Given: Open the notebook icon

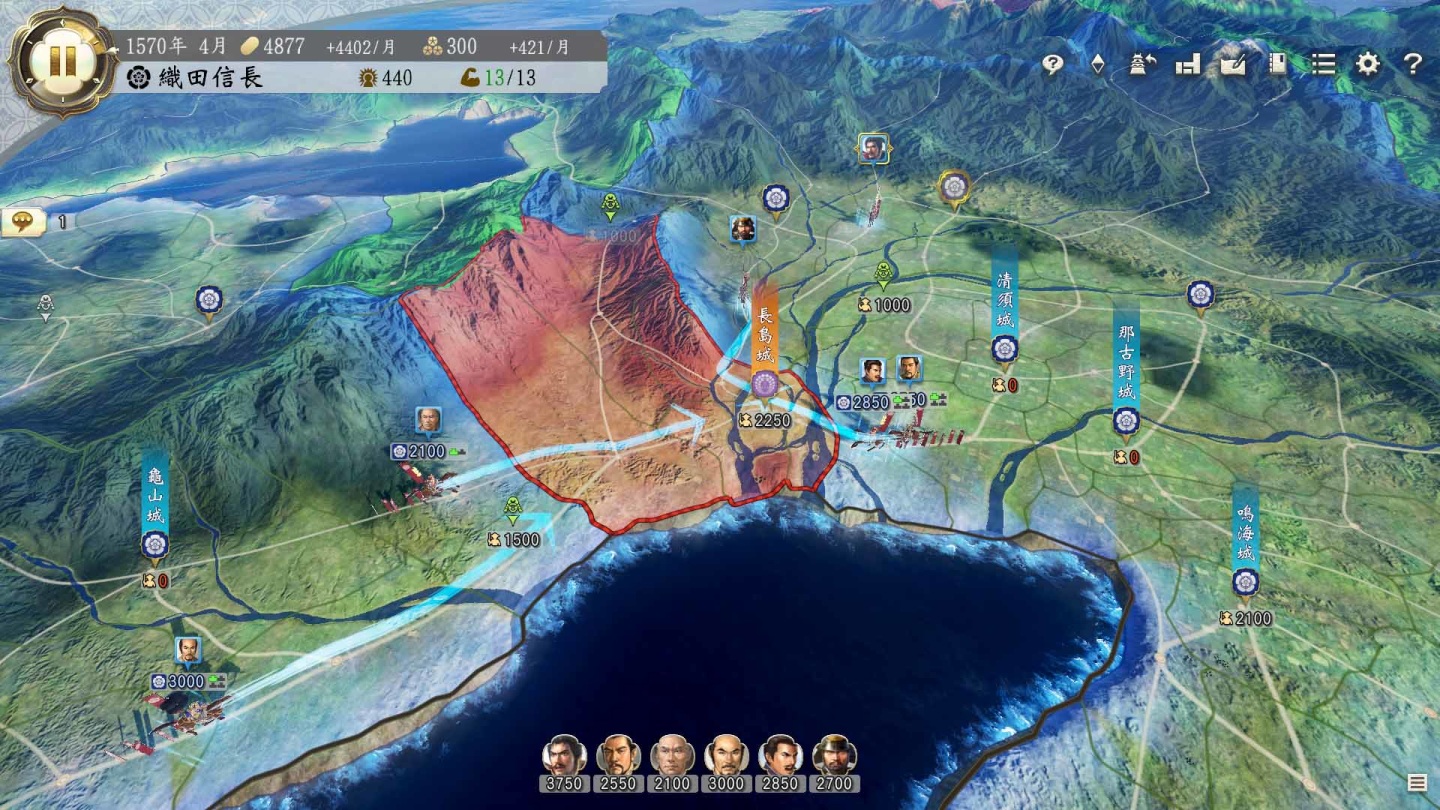Looking at the screenshot, I should pos(1277,64).
